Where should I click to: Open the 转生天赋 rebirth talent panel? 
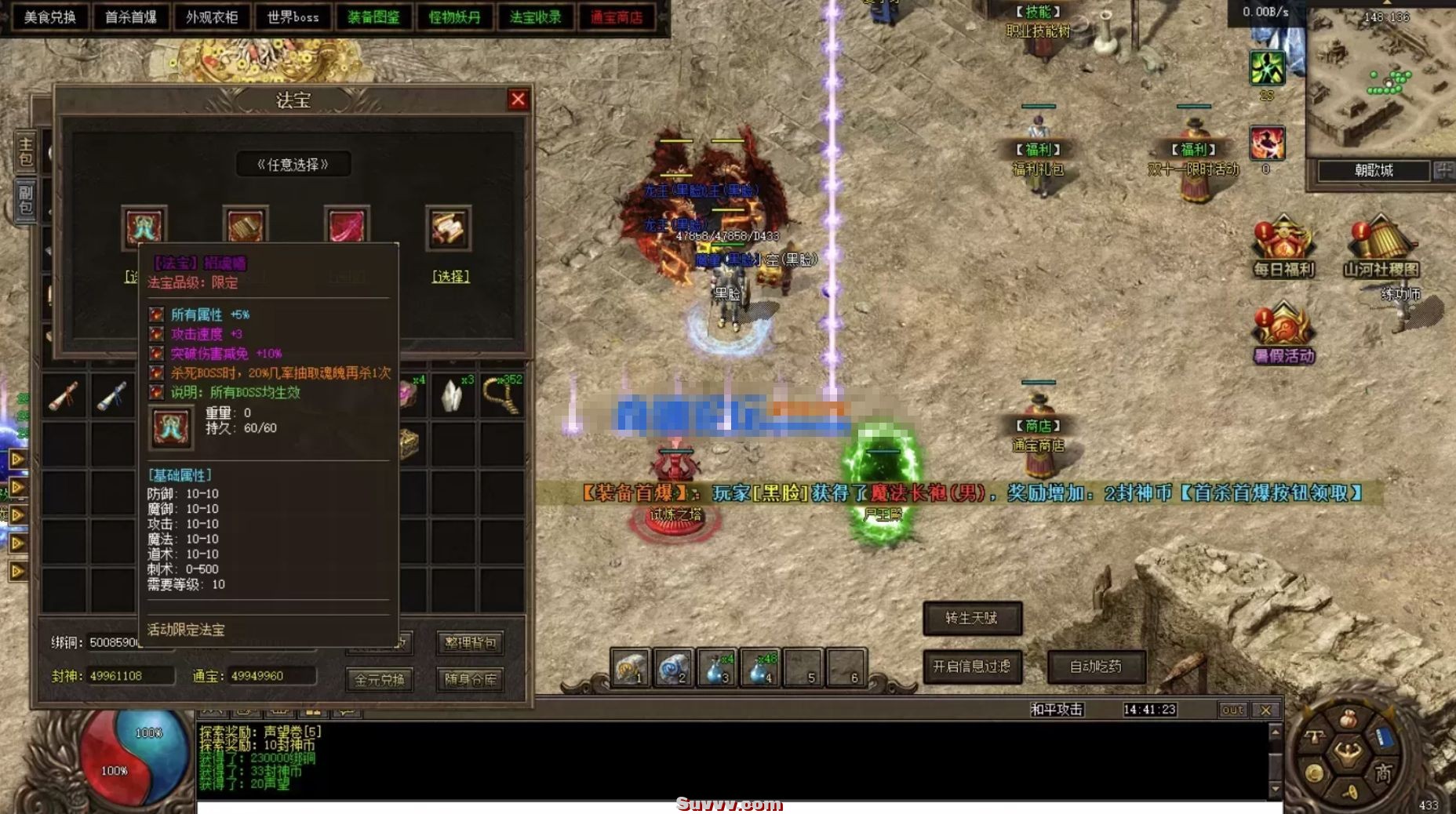[972, 618]
